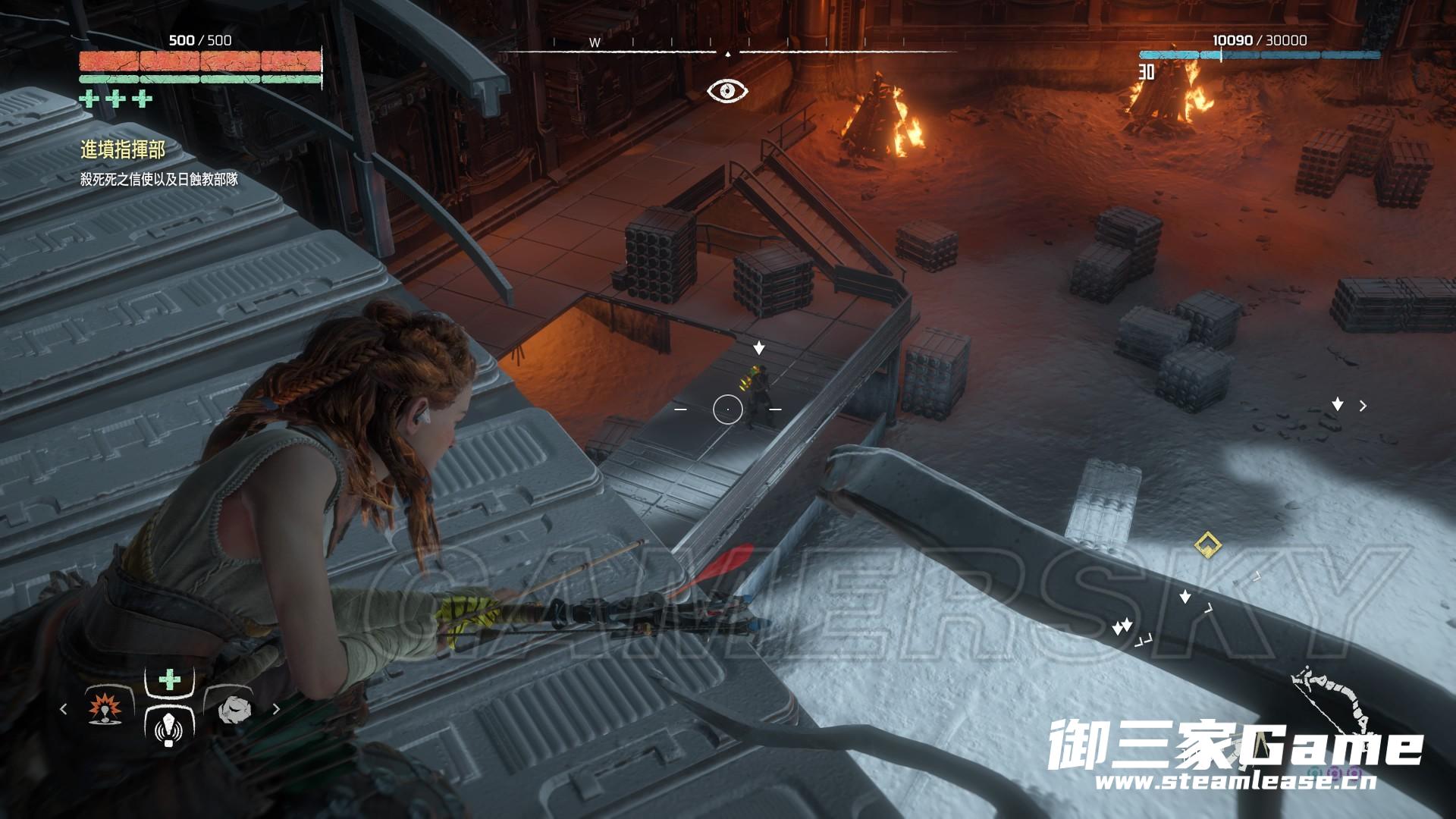Open the 進墳指揮部 quest tracker

tap(123, 150)
